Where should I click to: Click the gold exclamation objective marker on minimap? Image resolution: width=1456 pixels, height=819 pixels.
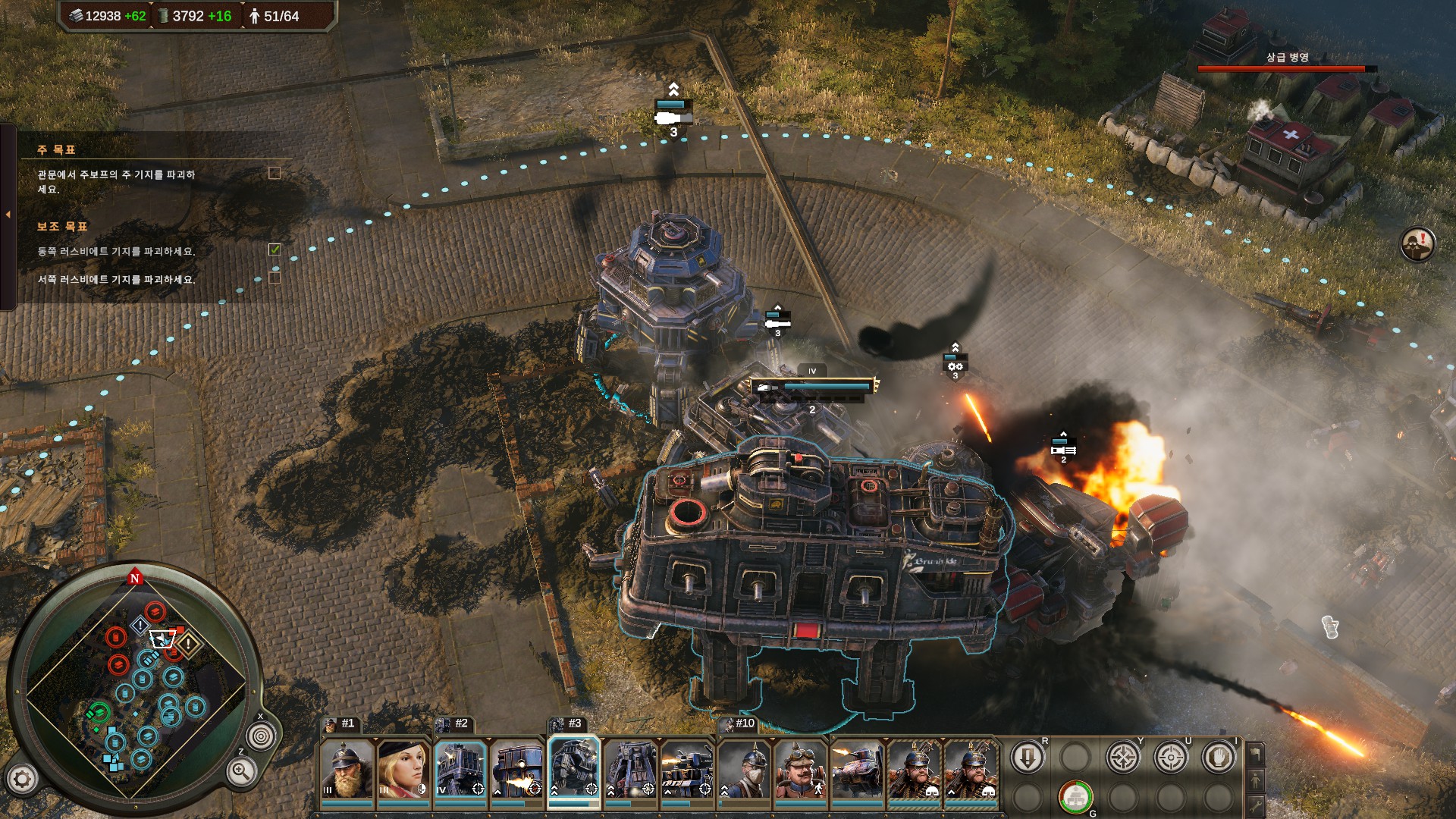[x=188, y=644]
